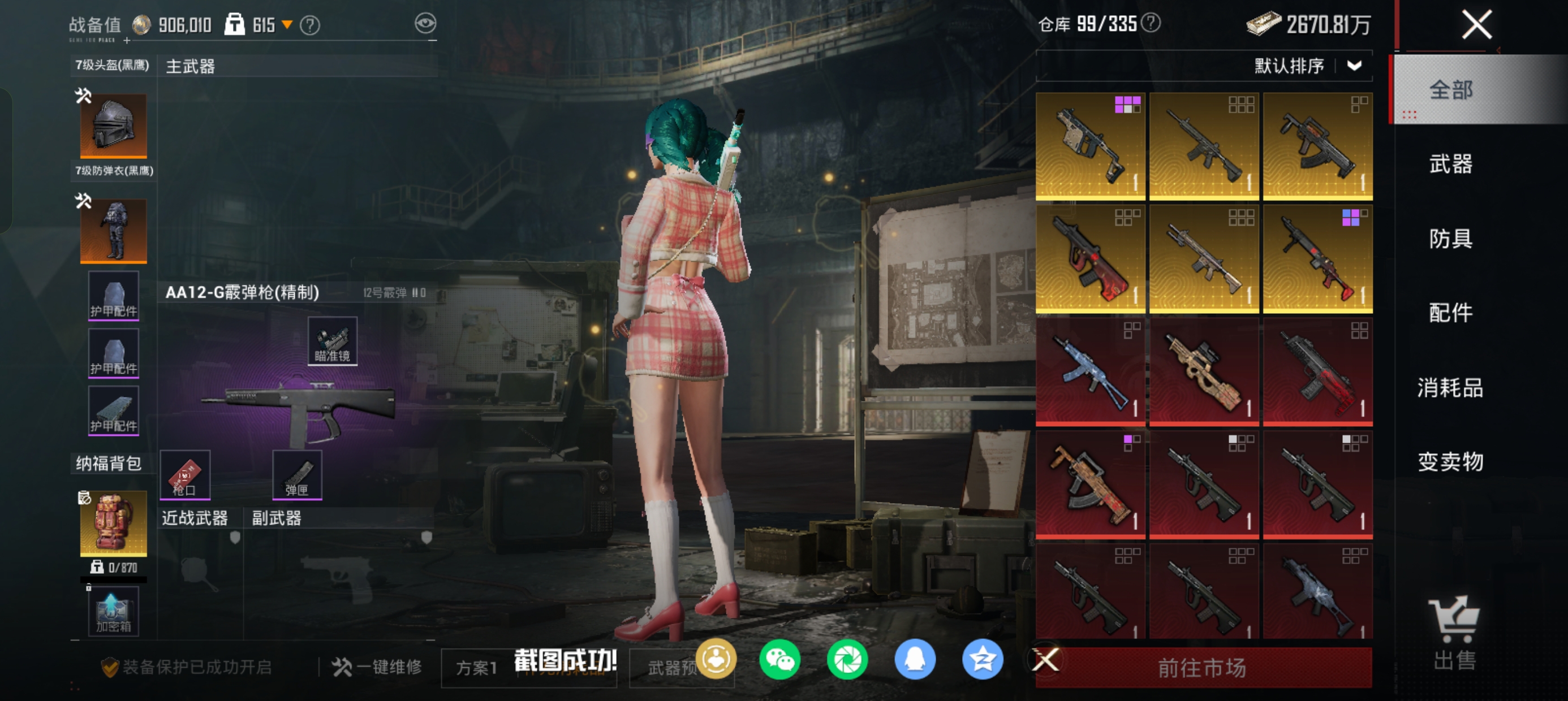Toggle the eye visibility icon
This screenshot has width=1568, height=701.
(425, 24)
